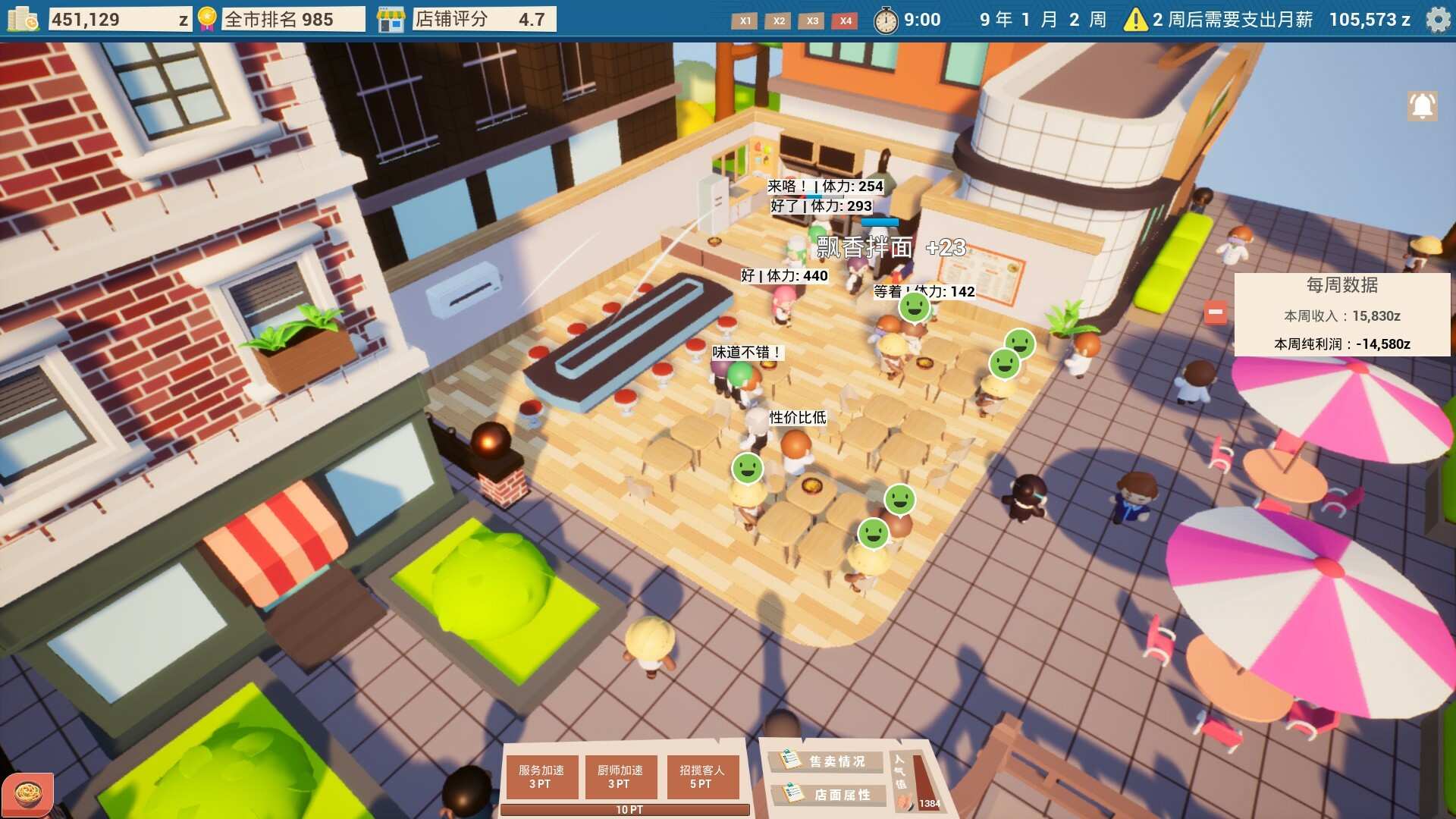Image resolution: width=1456 pixels, height=819 pixels.
Task: Click the shop rating storefront icon
Action: pos(391,18)
